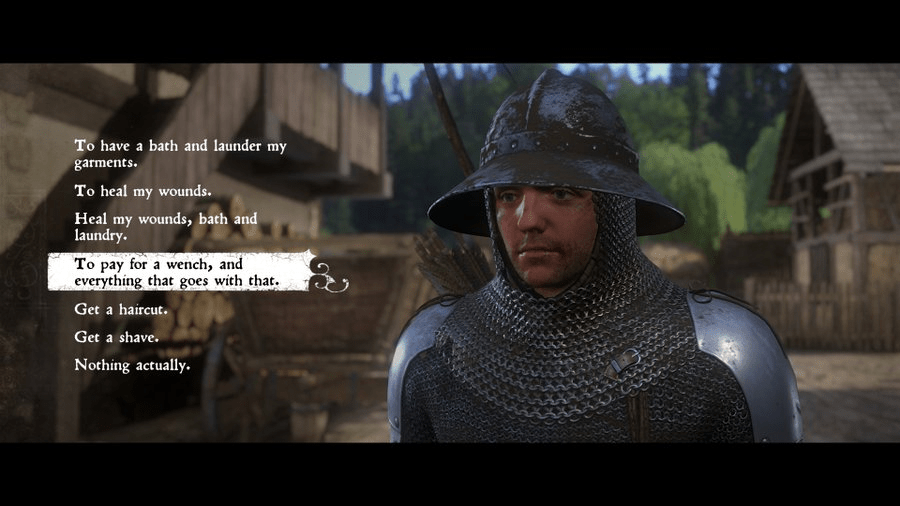The image size is (900, 506).
Task: Pick "Heal my wounds, bath and laundry"
Action: pos(166,227)
